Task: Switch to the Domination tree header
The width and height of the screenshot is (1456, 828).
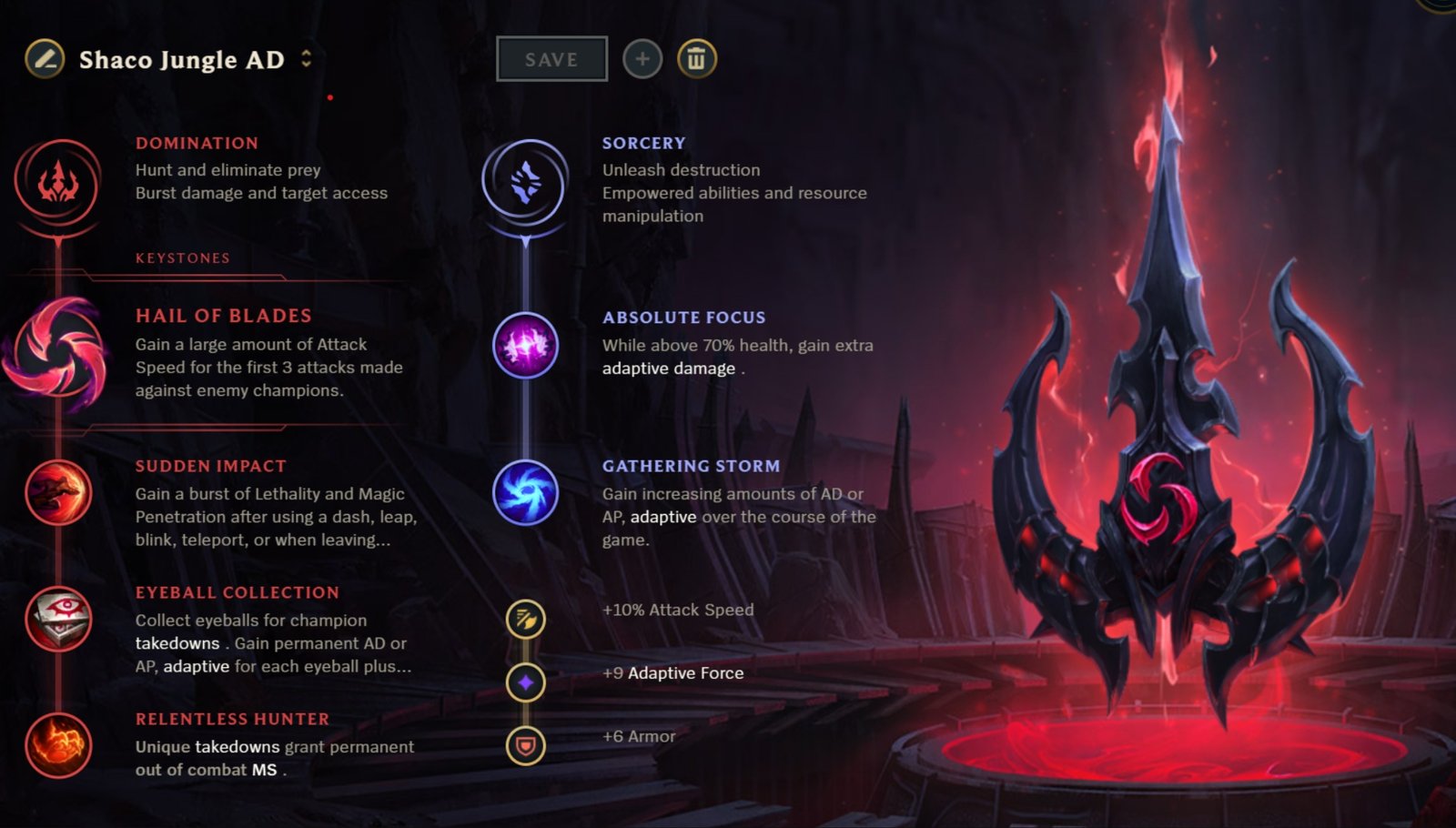Action: click(197, 143)
